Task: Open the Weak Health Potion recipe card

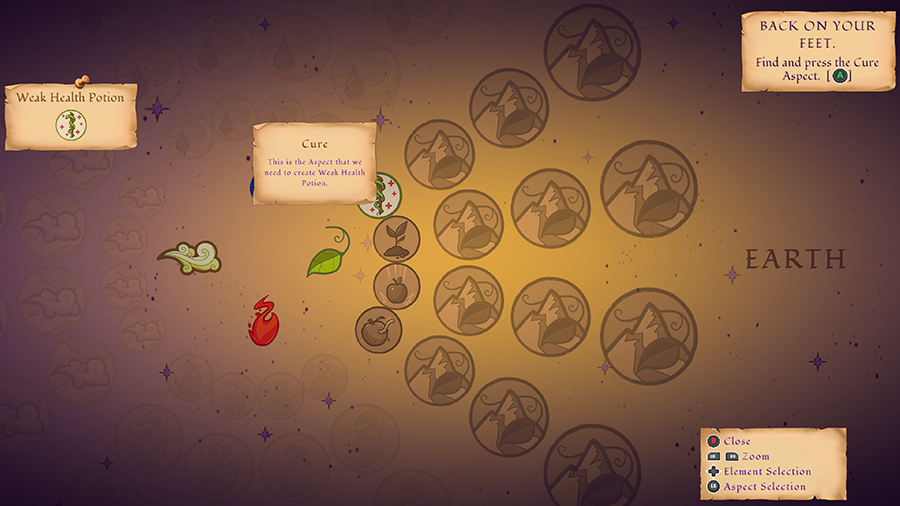Action: tap(71, 116)
